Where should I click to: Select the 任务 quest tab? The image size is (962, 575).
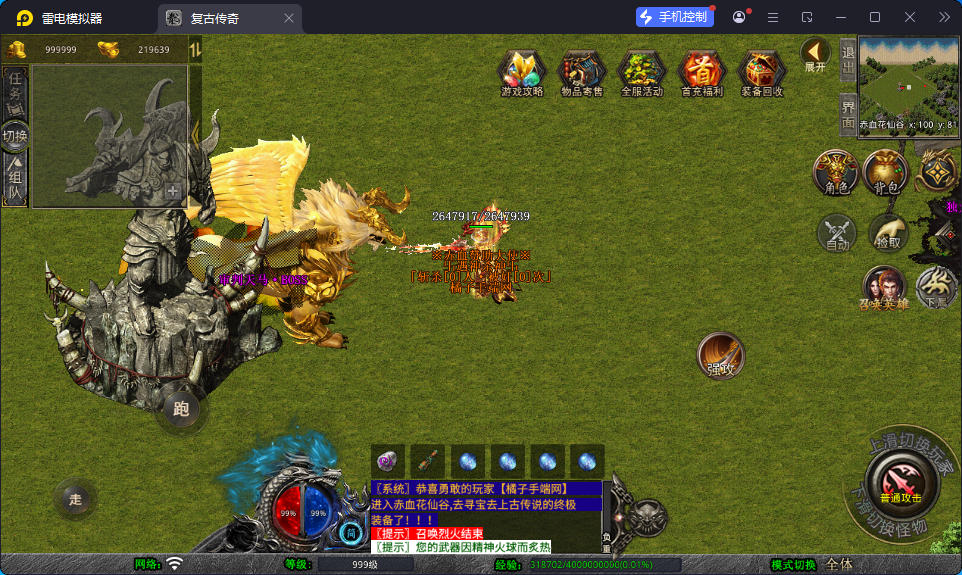pos(15,92)
